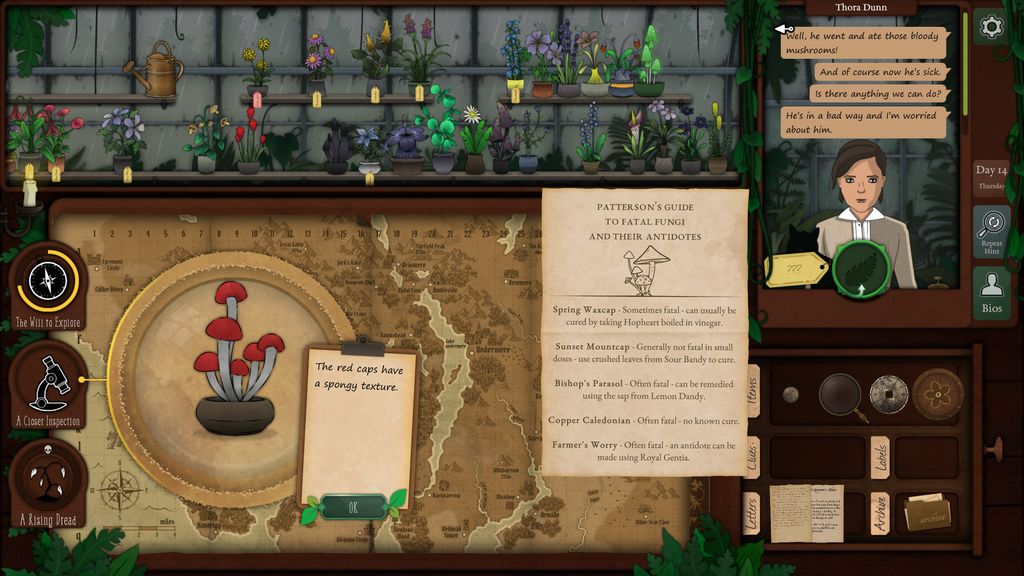This screenshot has width=1024, height=576.
Task: Select the small grey pebble item
Action: (x=790, y=394)
